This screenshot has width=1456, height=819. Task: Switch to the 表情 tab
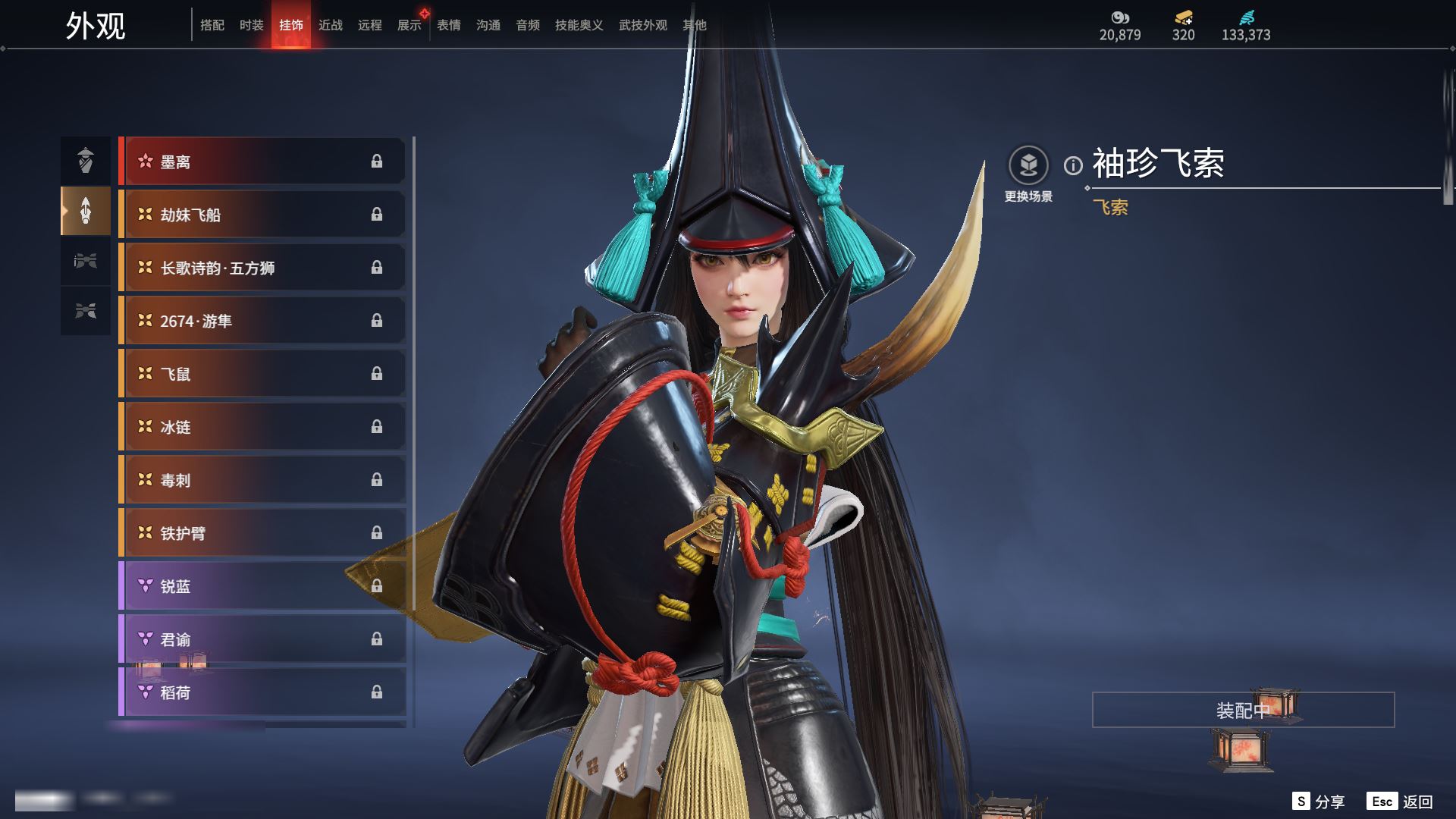449,25
